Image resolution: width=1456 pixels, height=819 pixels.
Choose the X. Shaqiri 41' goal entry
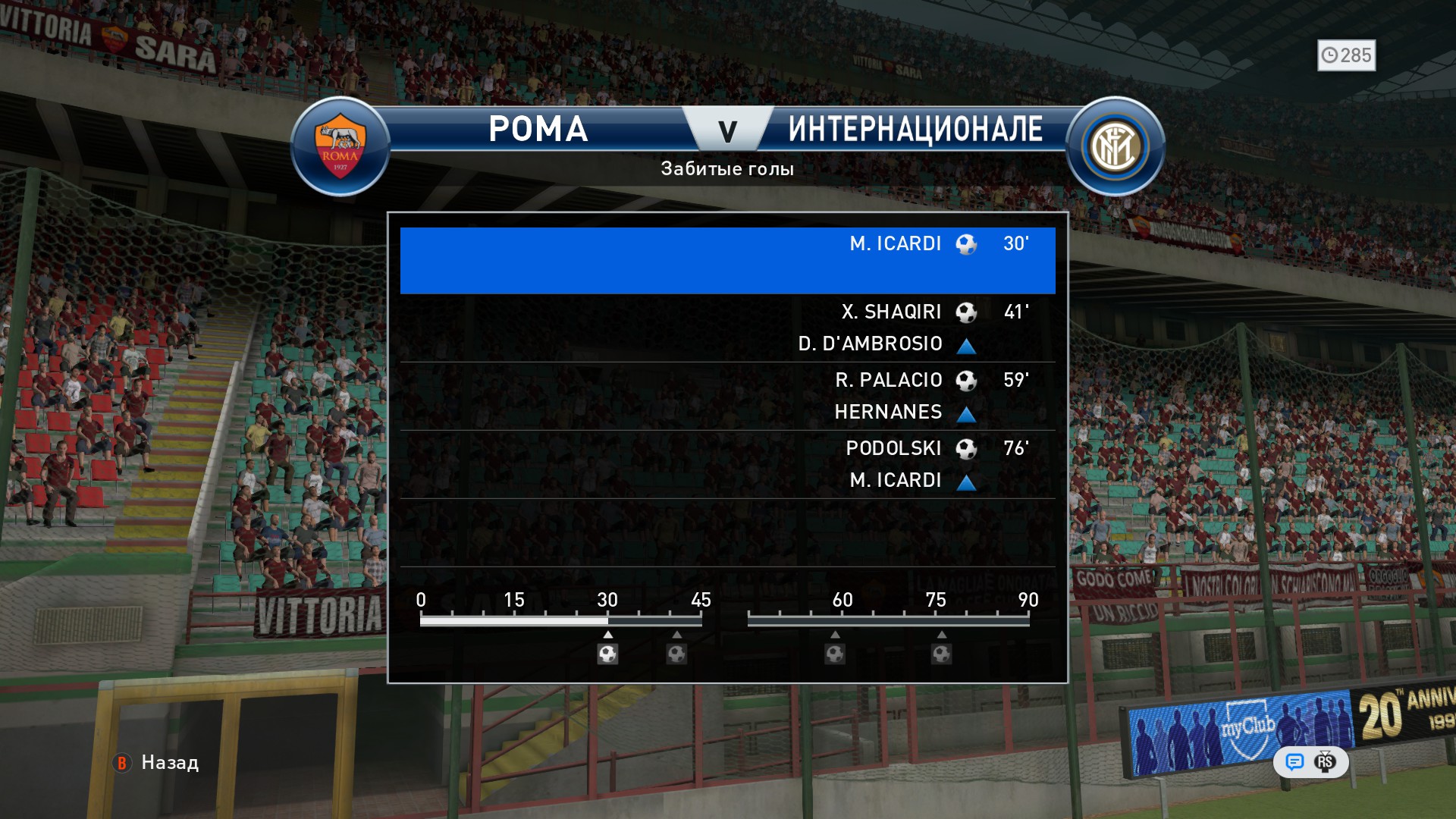(727, 327)
